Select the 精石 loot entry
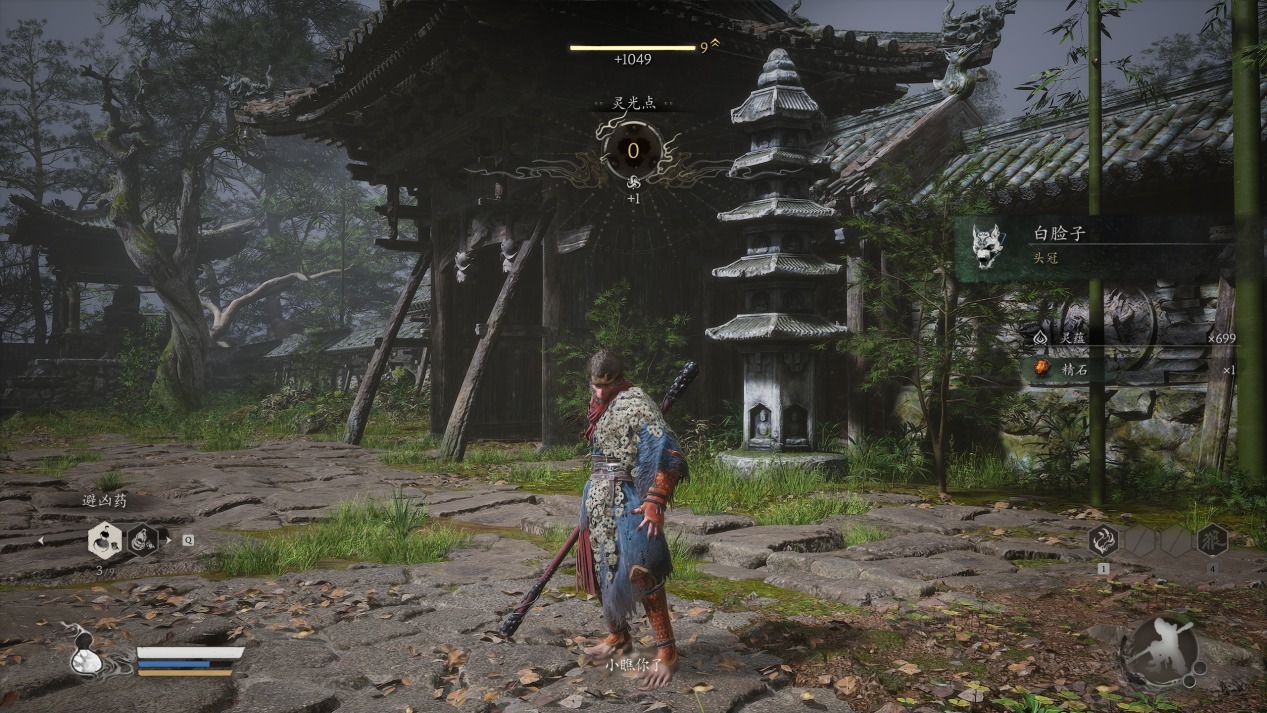 coord(1130,370)
